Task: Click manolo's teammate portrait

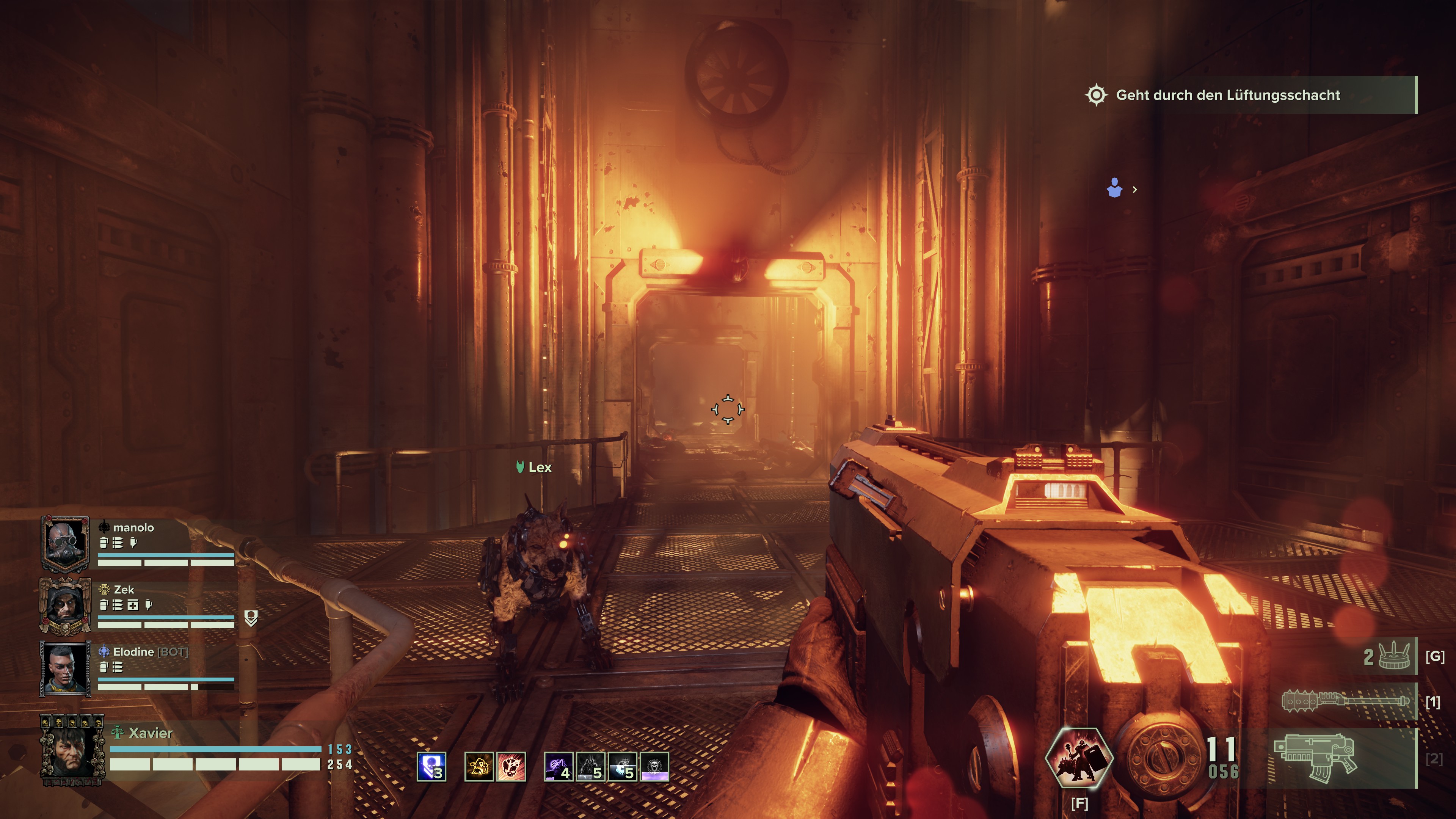Action: pyautogui.click(x=66, y=543)
